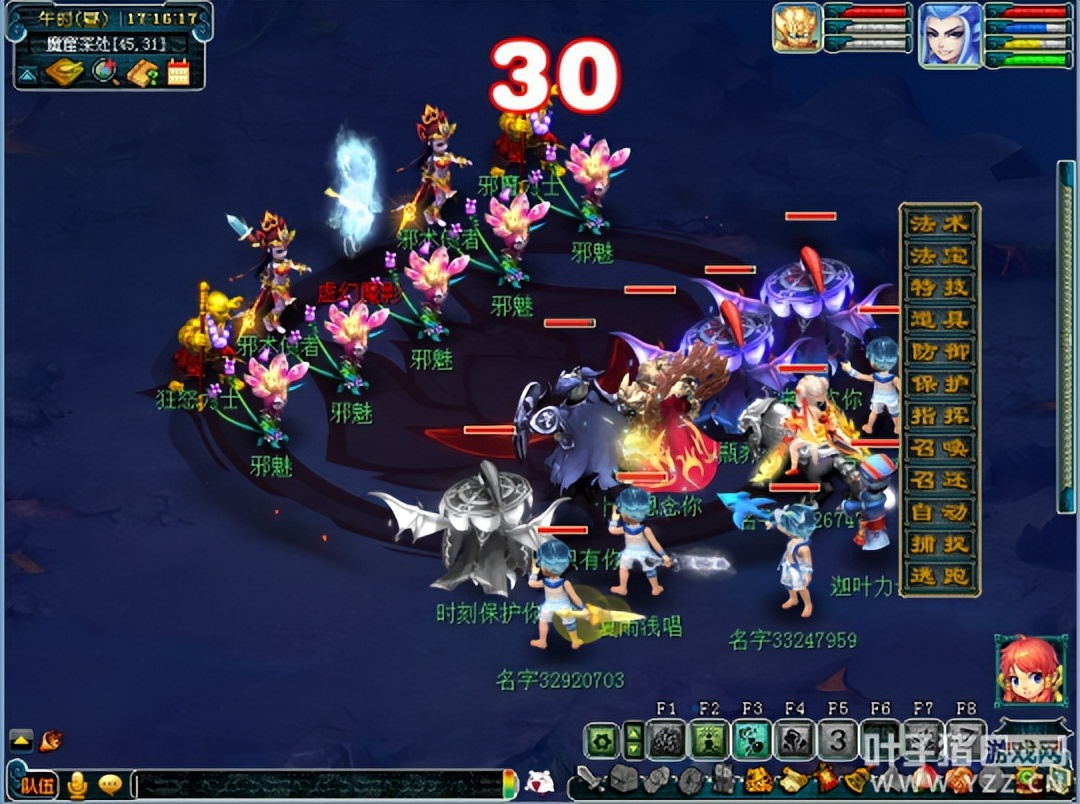Open the calendar icon in the top panel
The width and height of the screenshot is (1080, 804).
178,72
